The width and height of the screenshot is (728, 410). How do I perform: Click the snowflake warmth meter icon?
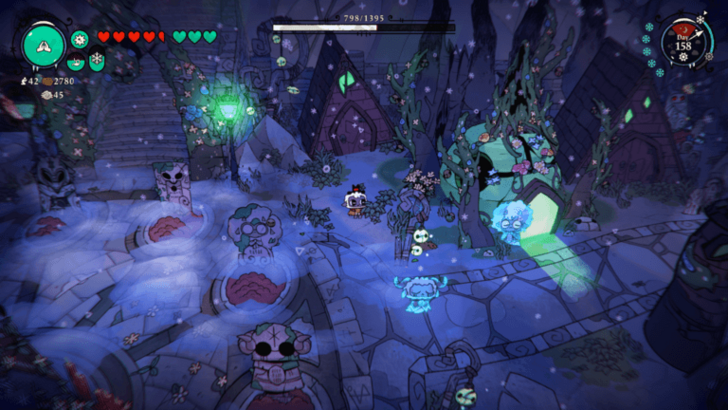click(96, 60)
